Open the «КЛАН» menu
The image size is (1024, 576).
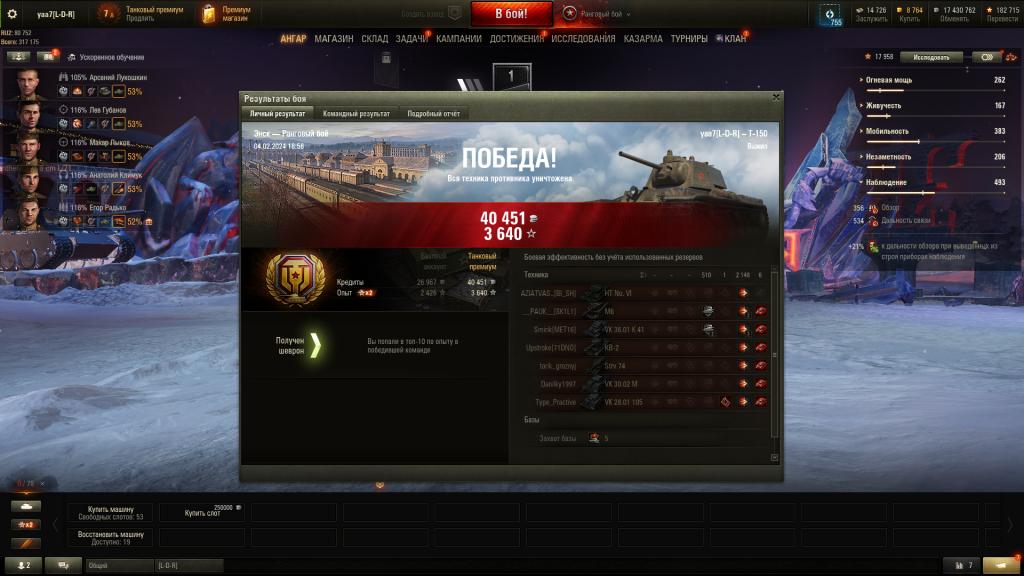pyautogui.click(x=734, y=39)
